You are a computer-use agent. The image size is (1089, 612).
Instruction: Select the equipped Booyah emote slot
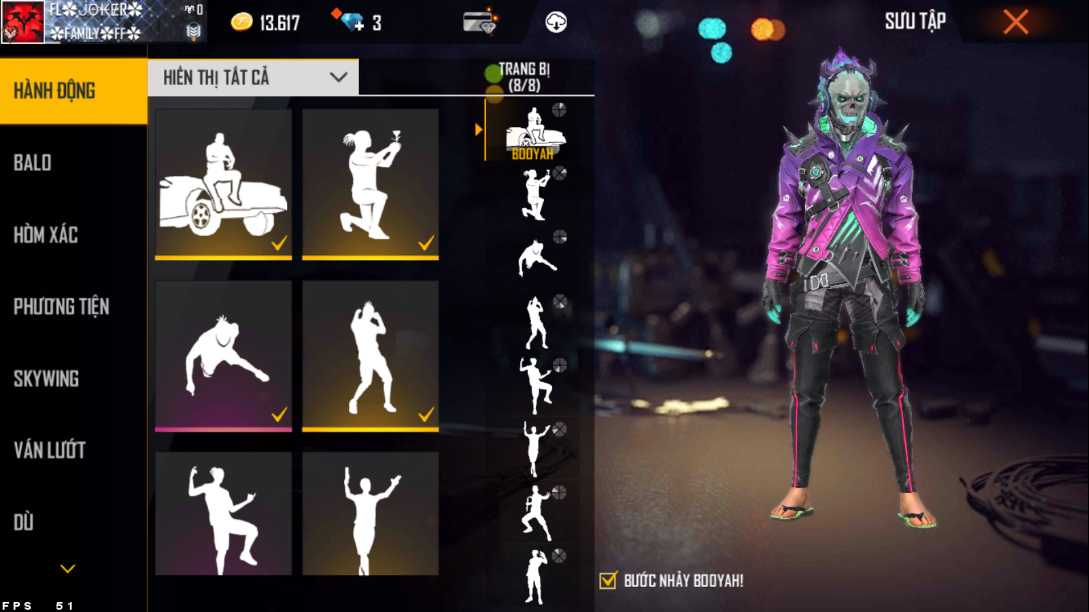[x=535, y=131]
